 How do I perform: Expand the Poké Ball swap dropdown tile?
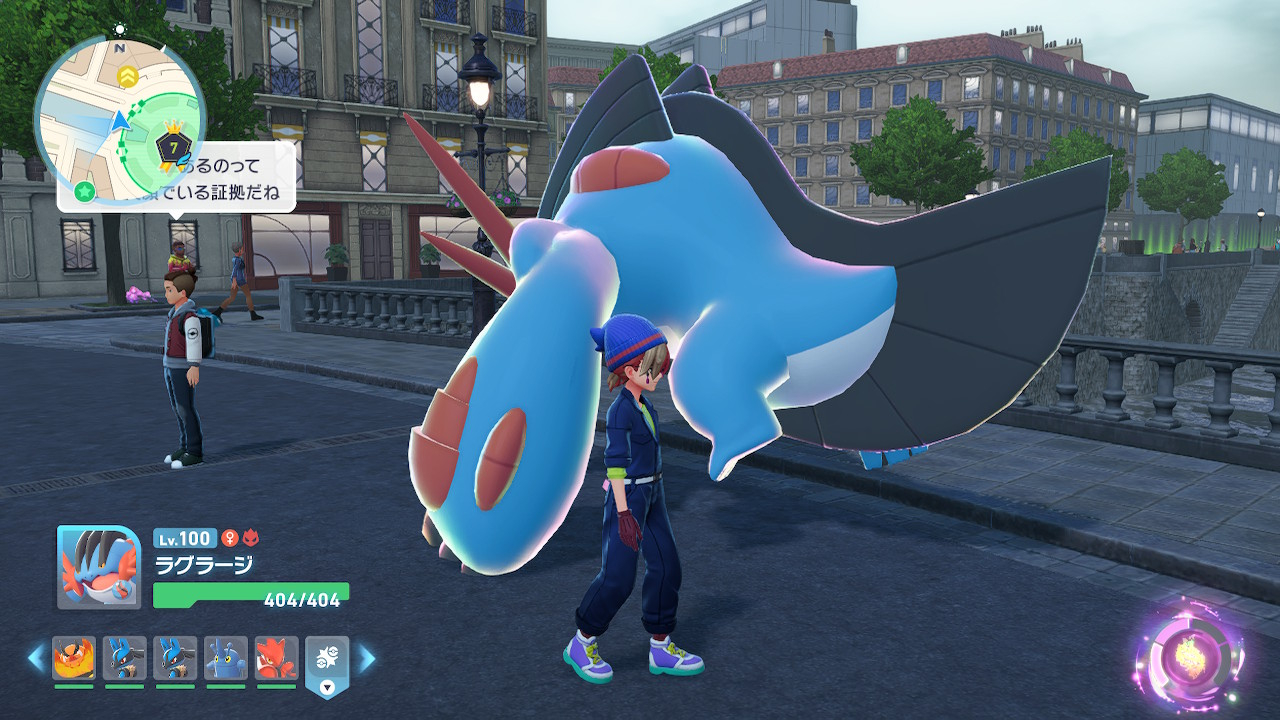[327, 665]
